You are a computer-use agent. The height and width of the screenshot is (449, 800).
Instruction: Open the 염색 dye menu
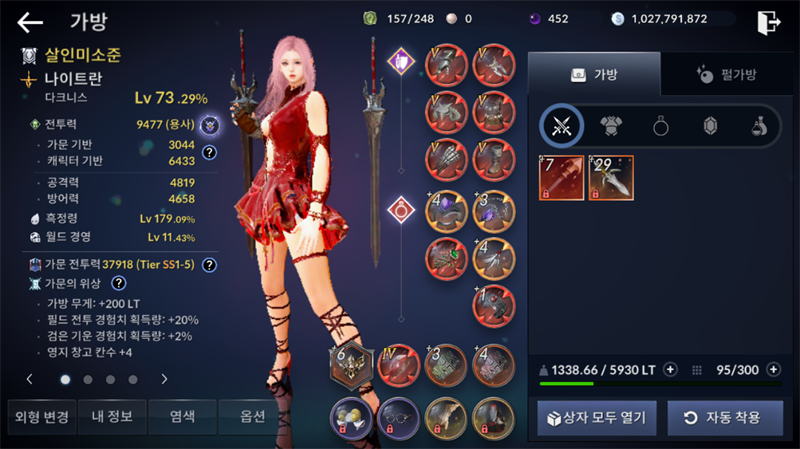click(x=182, y=417)
